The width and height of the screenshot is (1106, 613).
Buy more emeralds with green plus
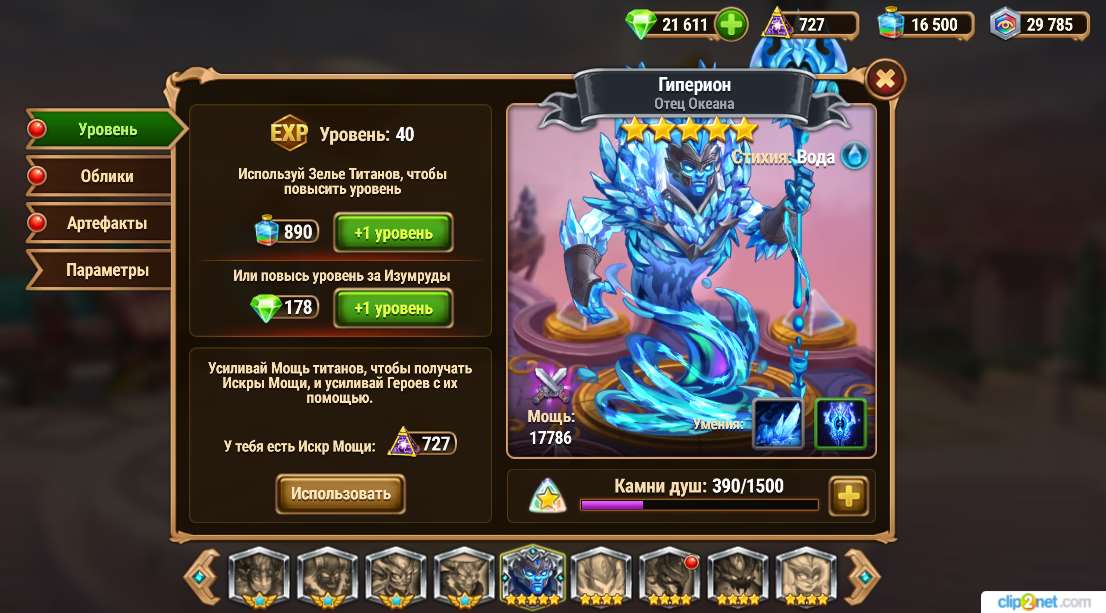coord(732,25)
